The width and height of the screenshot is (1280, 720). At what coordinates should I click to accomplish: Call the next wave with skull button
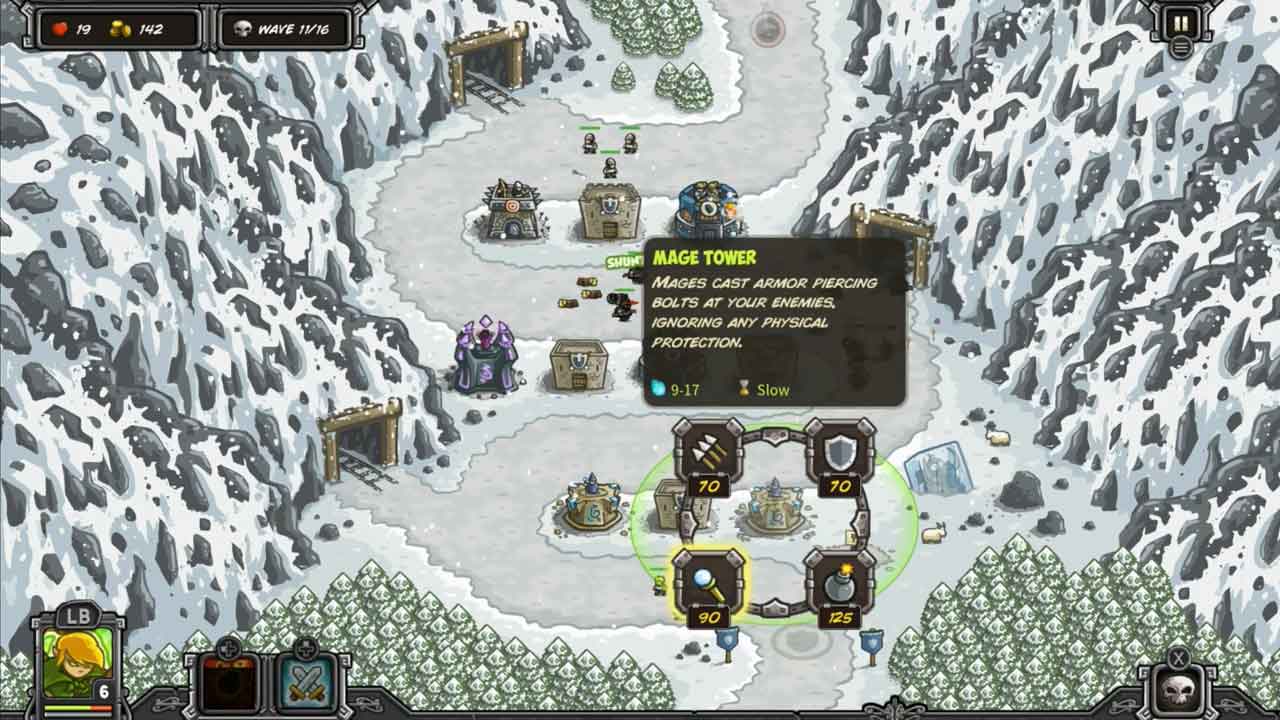click(x=1180, y=689)
